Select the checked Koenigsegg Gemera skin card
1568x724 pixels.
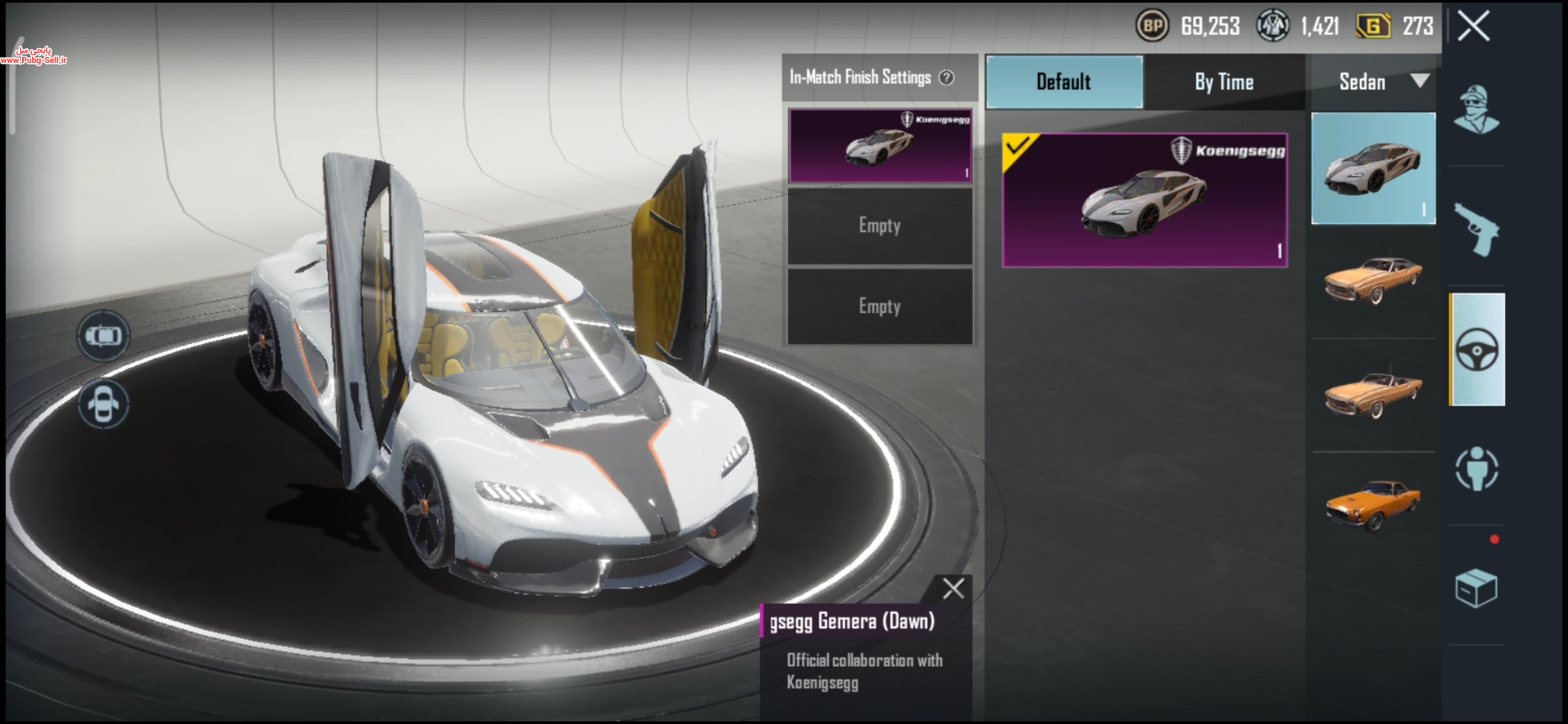pos(1145,200)
